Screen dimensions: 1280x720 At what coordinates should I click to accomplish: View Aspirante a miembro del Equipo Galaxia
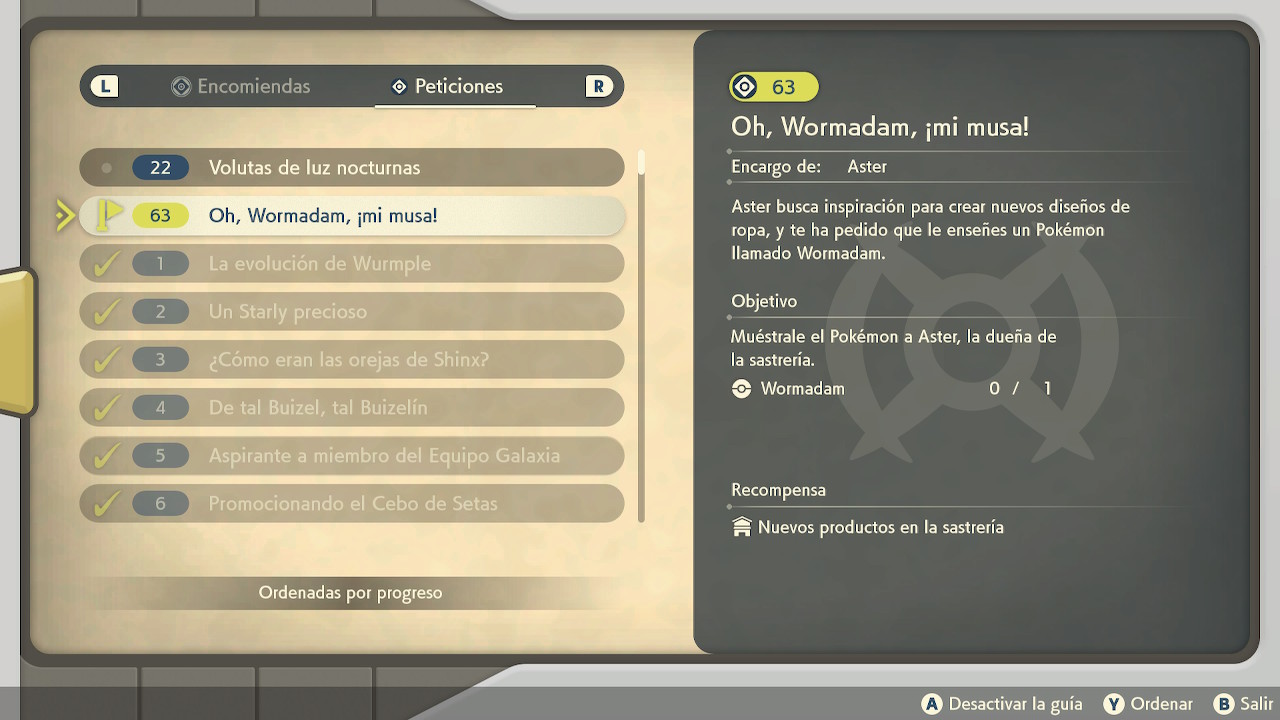pyautogui.click(x=351, y=456)
